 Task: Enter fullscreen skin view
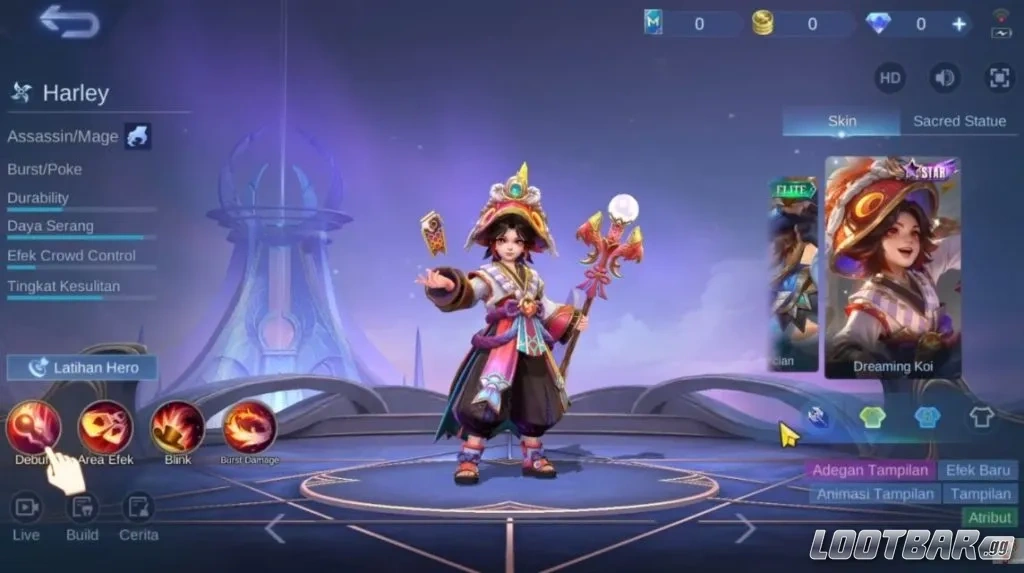[x=998, y=78]
